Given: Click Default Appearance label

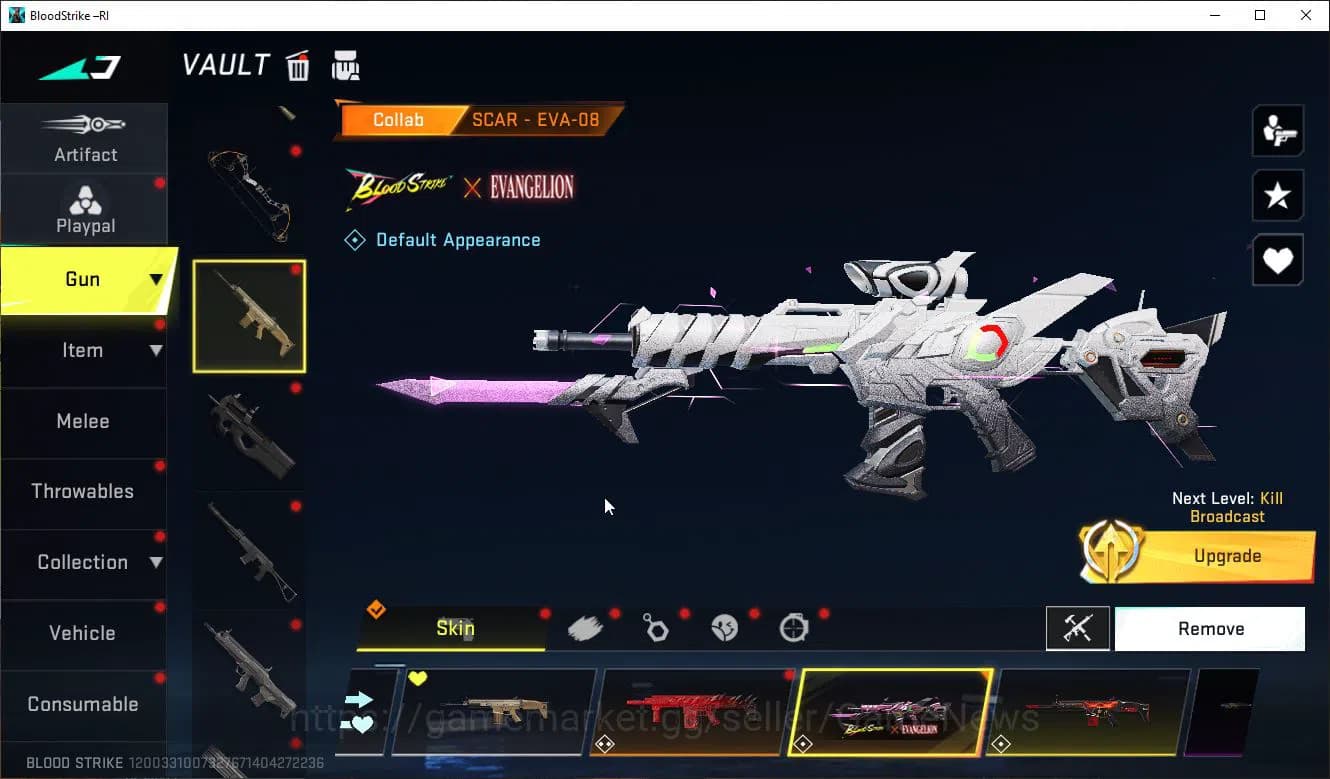Looking at the screenshot, I should click(457, 239).
